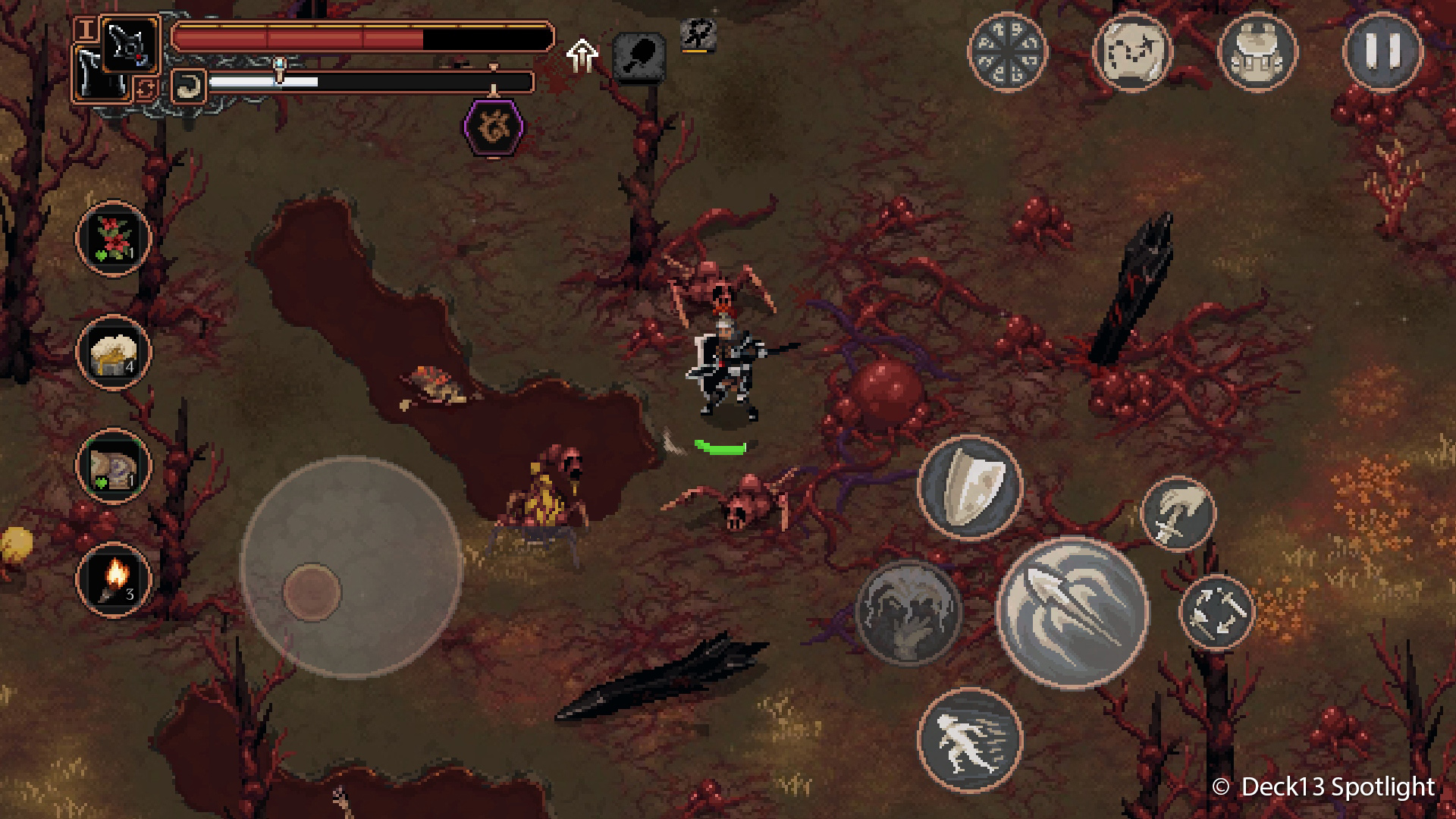Image resolution: width=1456 pixels, height=819 pixels.
Task: Use the red berry herb item
Action: [113, 238]
